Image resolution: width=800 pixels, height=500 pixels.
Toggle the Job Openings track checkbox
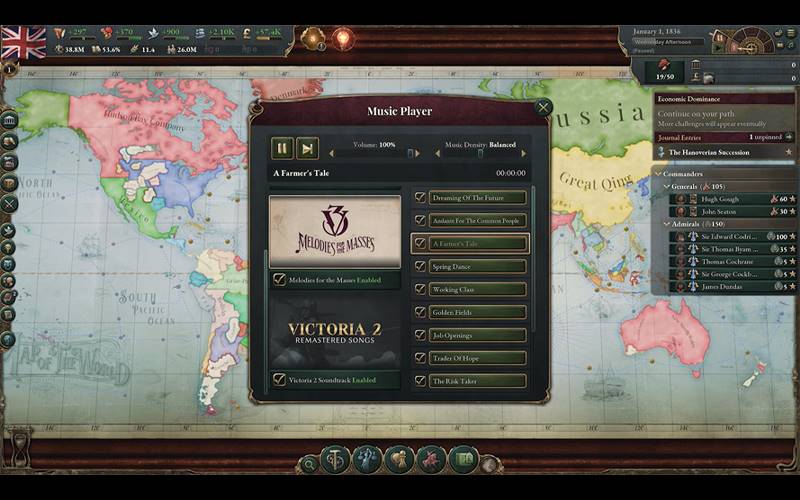[420, 335]
